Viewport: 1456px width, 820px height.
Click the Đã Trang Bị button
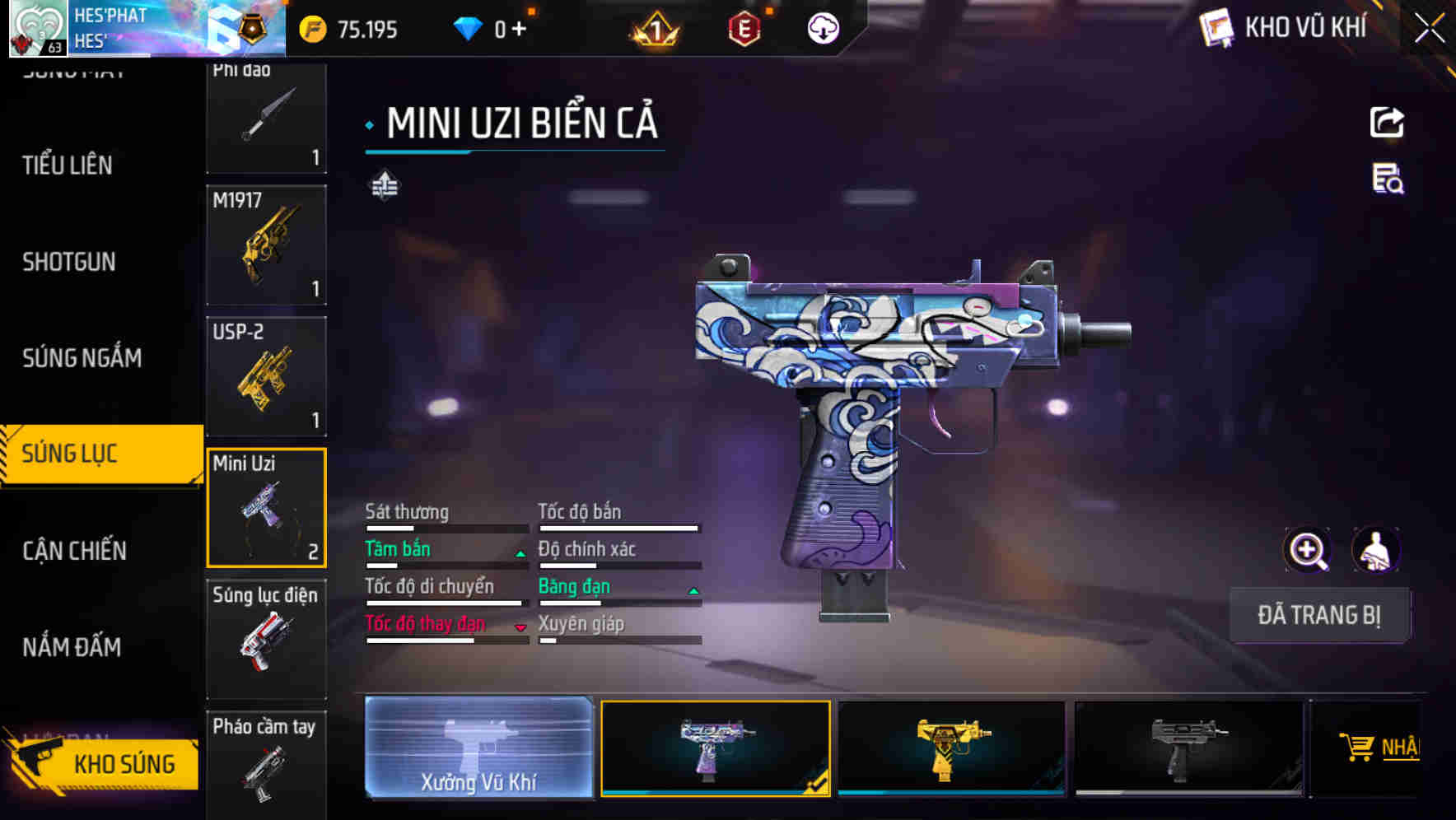(1318, 615)
